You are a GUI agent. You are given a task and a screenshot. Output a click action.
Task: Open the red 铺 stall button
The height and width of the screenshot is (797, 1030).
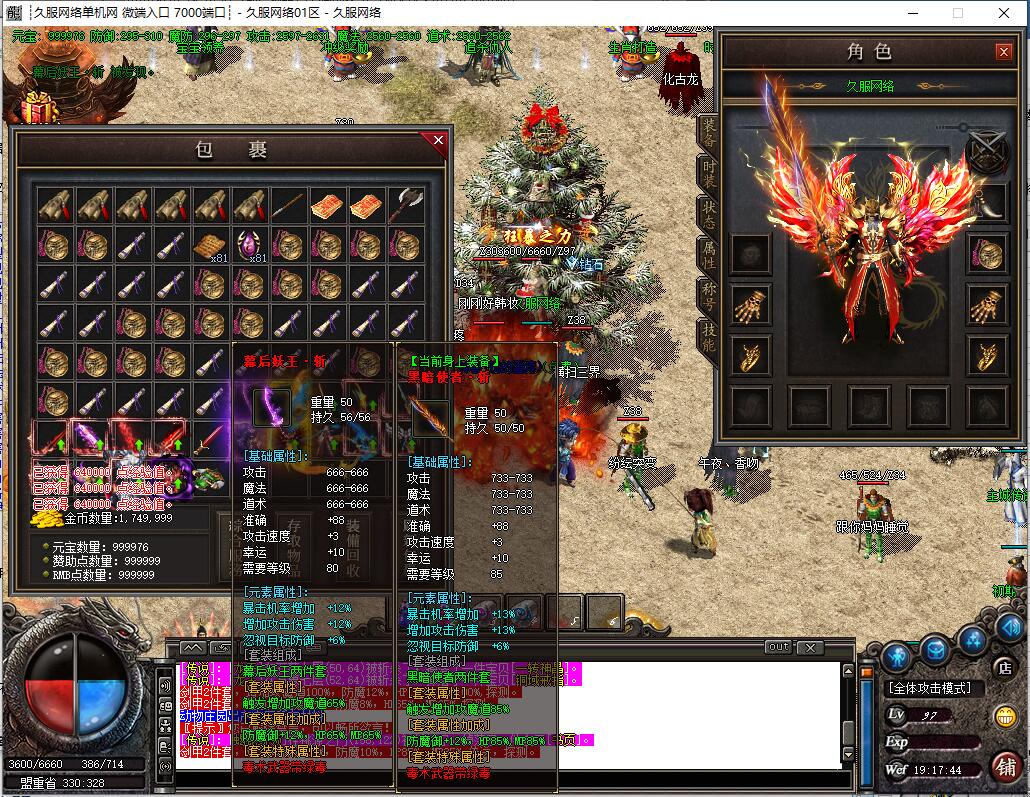pos(1005,767)
